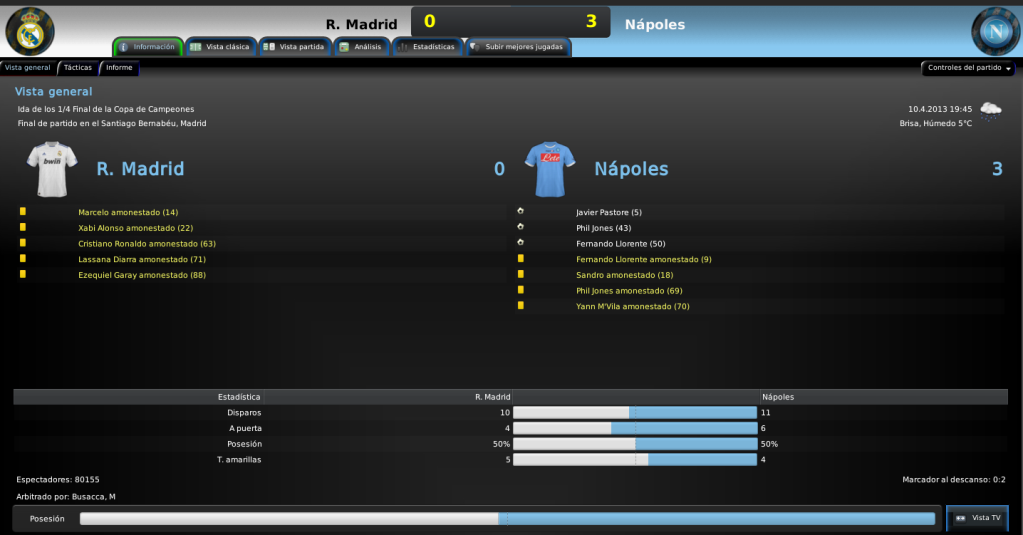
Task: Click Subir mejores jugadas button
Action: point(517,47)
